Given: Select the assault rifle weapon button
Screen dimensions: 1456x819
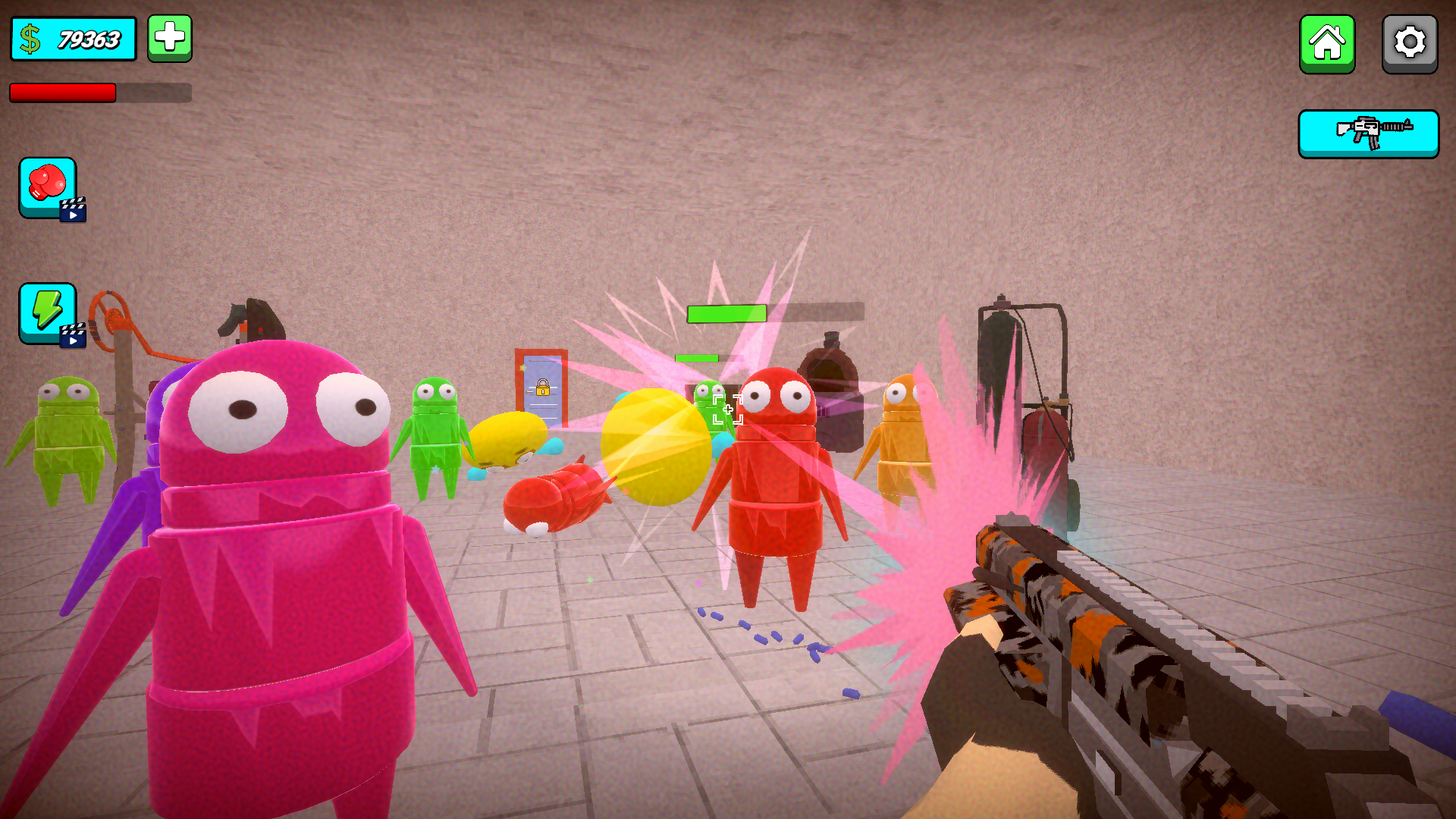Looking at the screenshot, I should (x=1368, y=133).
